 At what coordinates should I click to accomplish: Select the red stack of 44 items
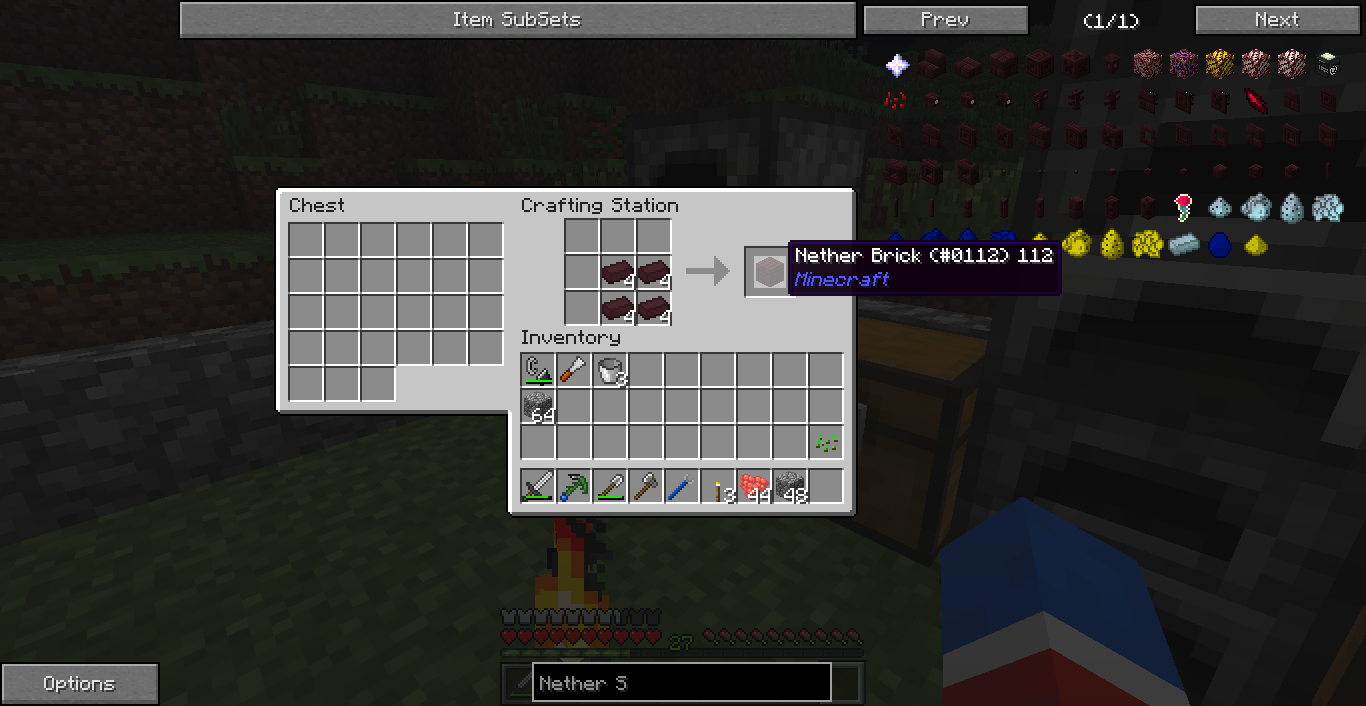[x=754, y=487]
